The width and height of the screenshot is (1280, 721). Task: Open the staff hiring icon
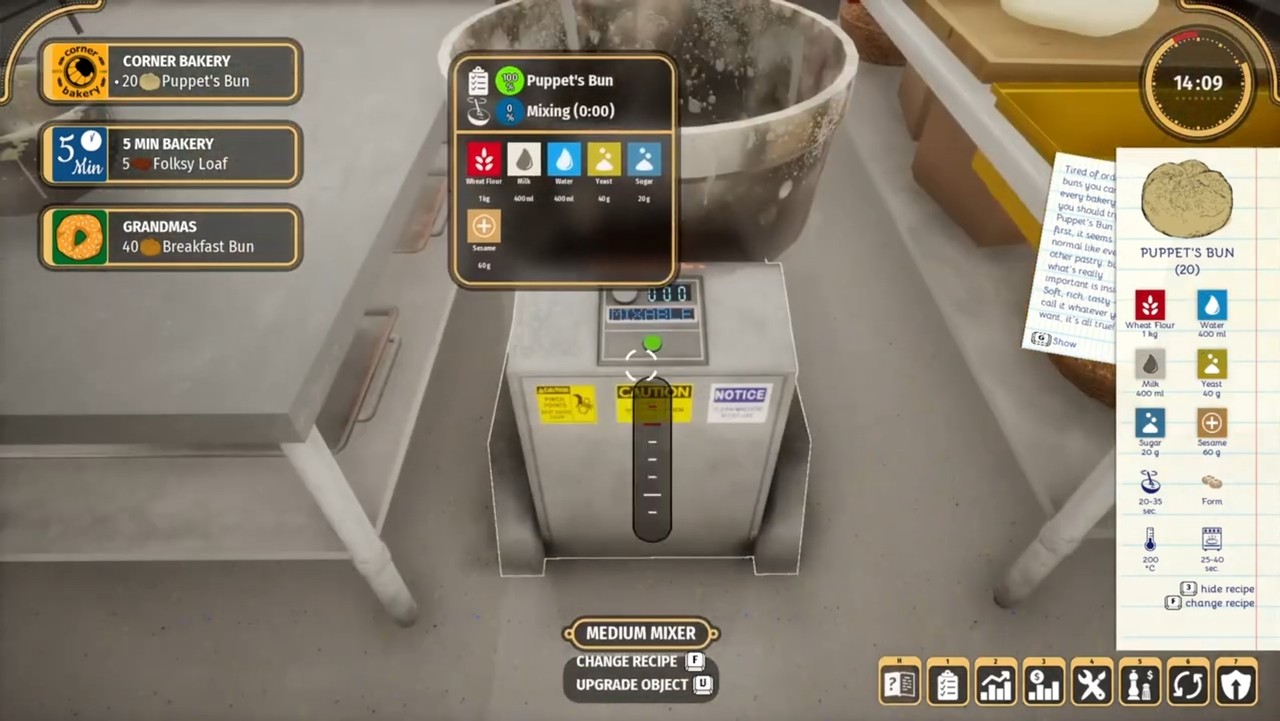[1139, 681]
